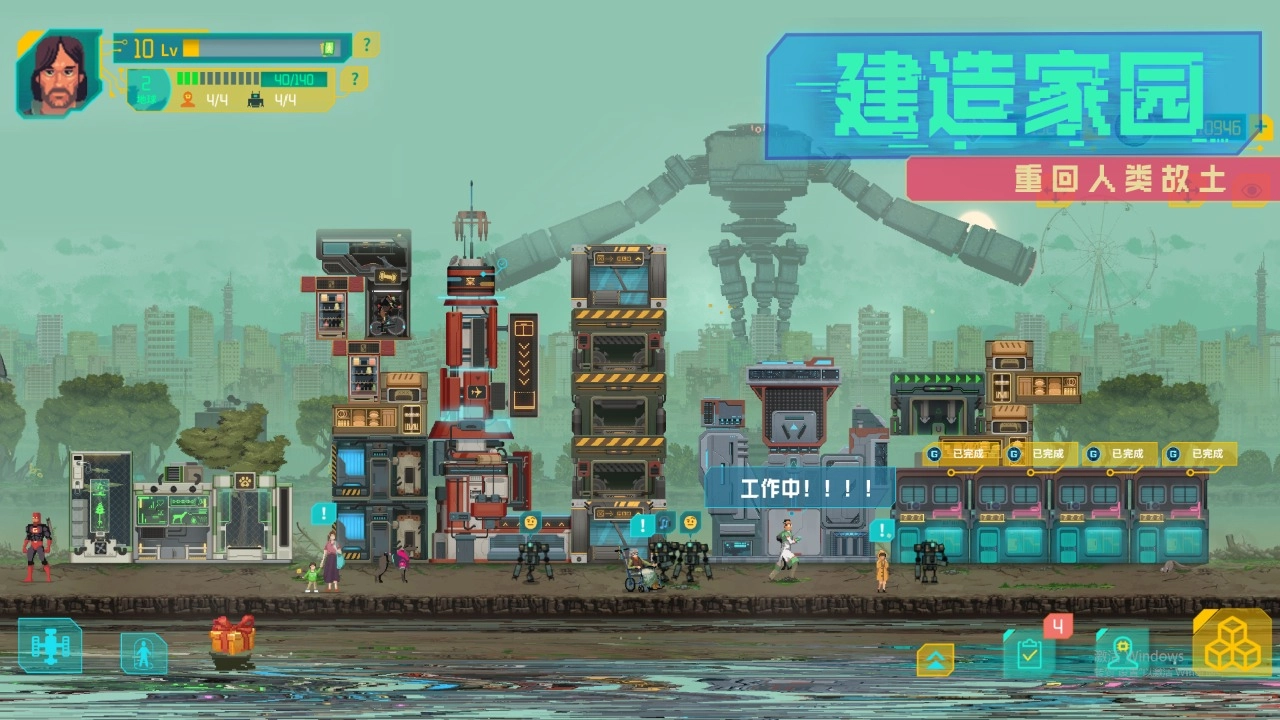Toggle the help question mark beside the level bar
Viewport: 1280px width, 720px height.
[367, 44]
